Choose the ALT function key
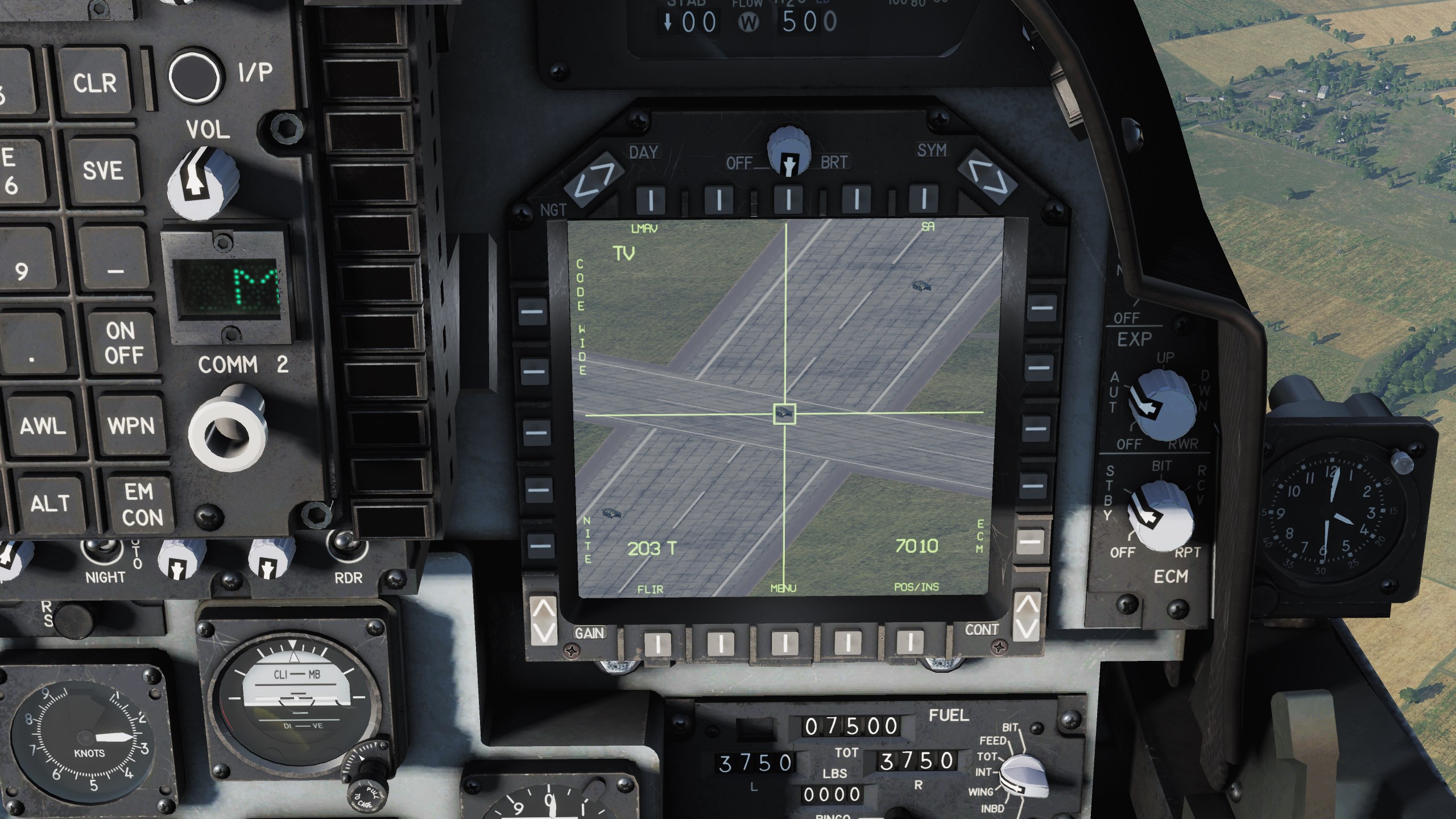This screenshot has height=819, width=1456. coord(50,503)
